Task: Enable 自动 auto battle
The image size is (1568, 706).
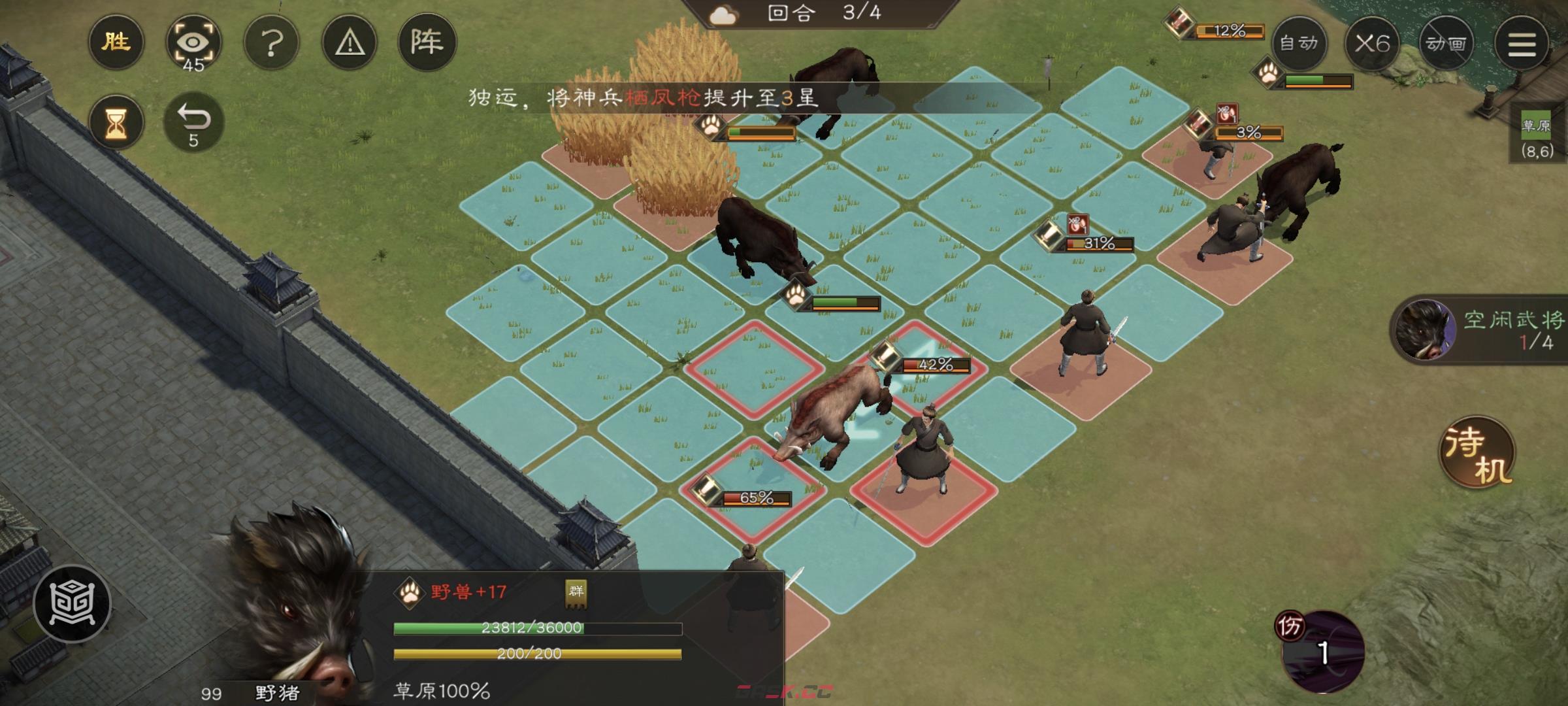Action: click(1299, 43)
